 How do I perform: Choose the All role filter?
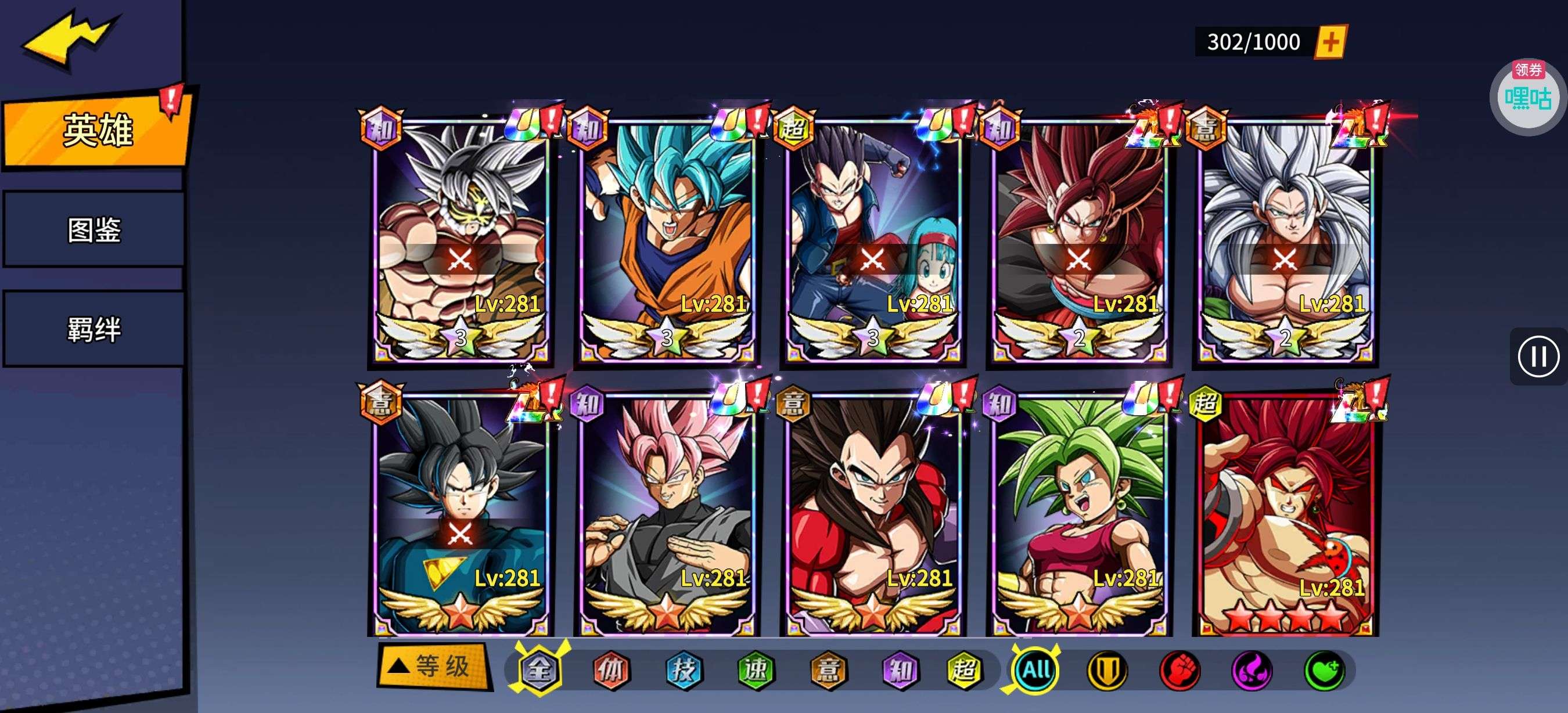[x=1035, y=671]
